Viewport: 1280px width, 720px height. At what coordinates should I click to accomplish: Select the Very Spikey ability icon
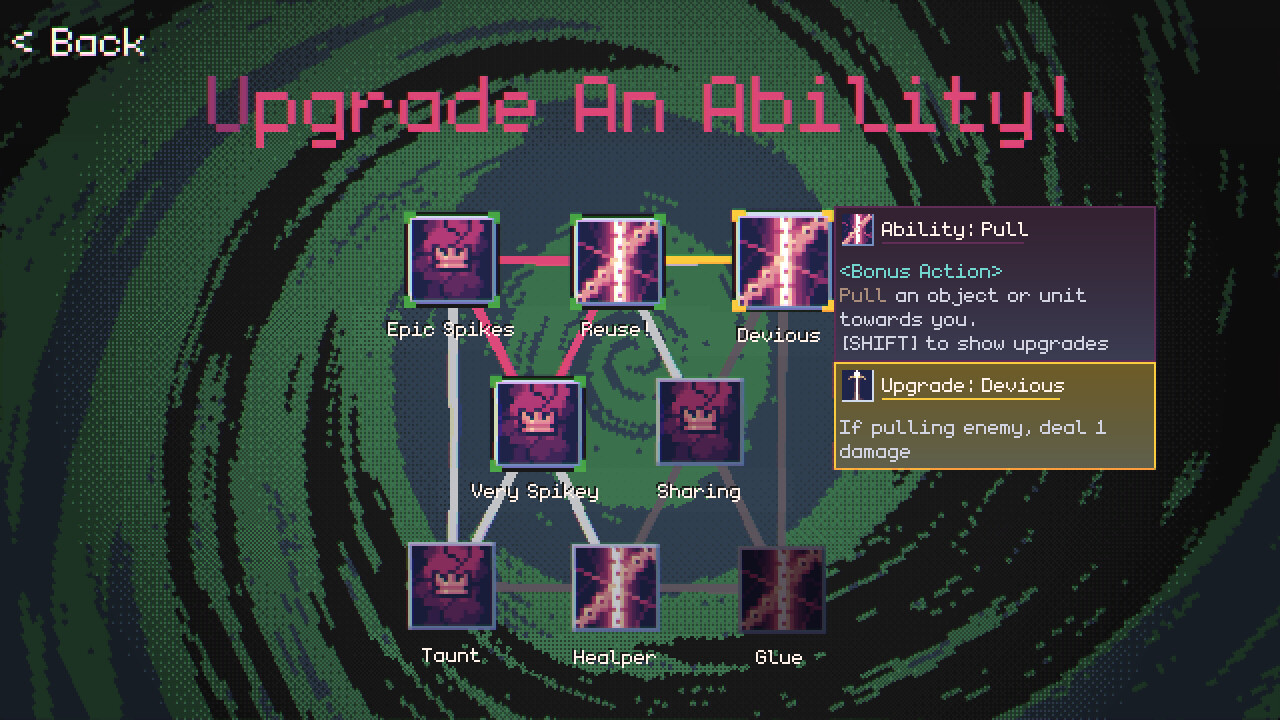tap(537, 424)
